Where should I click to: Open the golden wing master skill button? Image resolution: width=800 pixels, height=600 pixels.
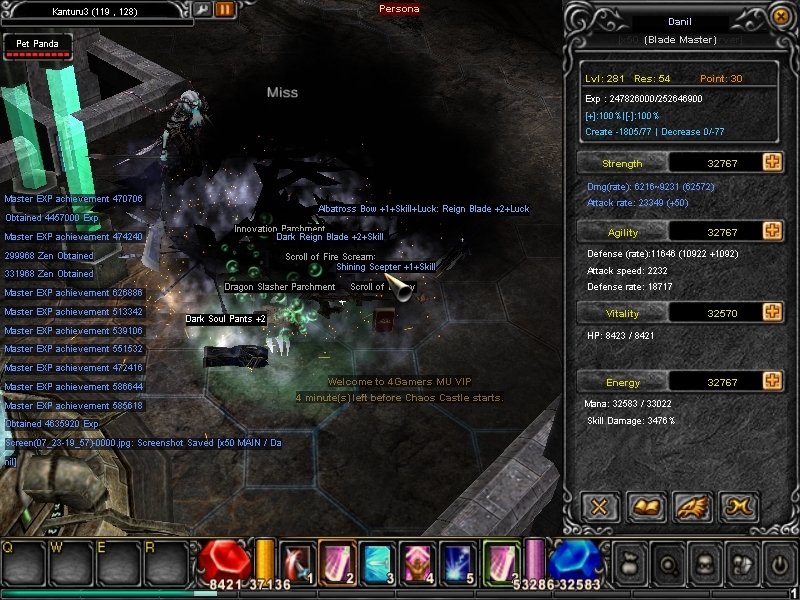click(693, 506)
